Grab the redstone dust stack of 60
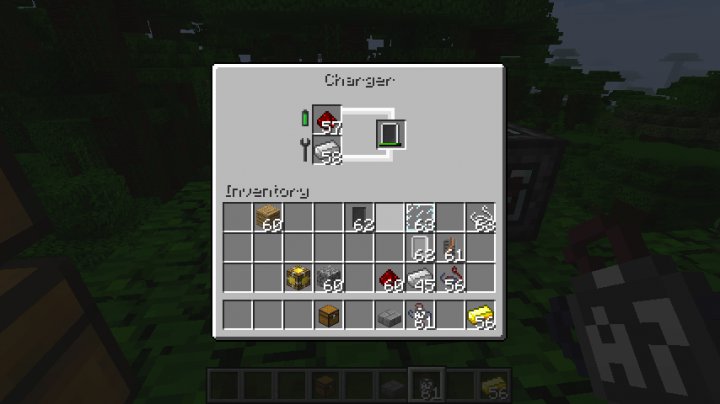Image resolution: width=720 pixels, height=404 pixels. tap(389, 277)
